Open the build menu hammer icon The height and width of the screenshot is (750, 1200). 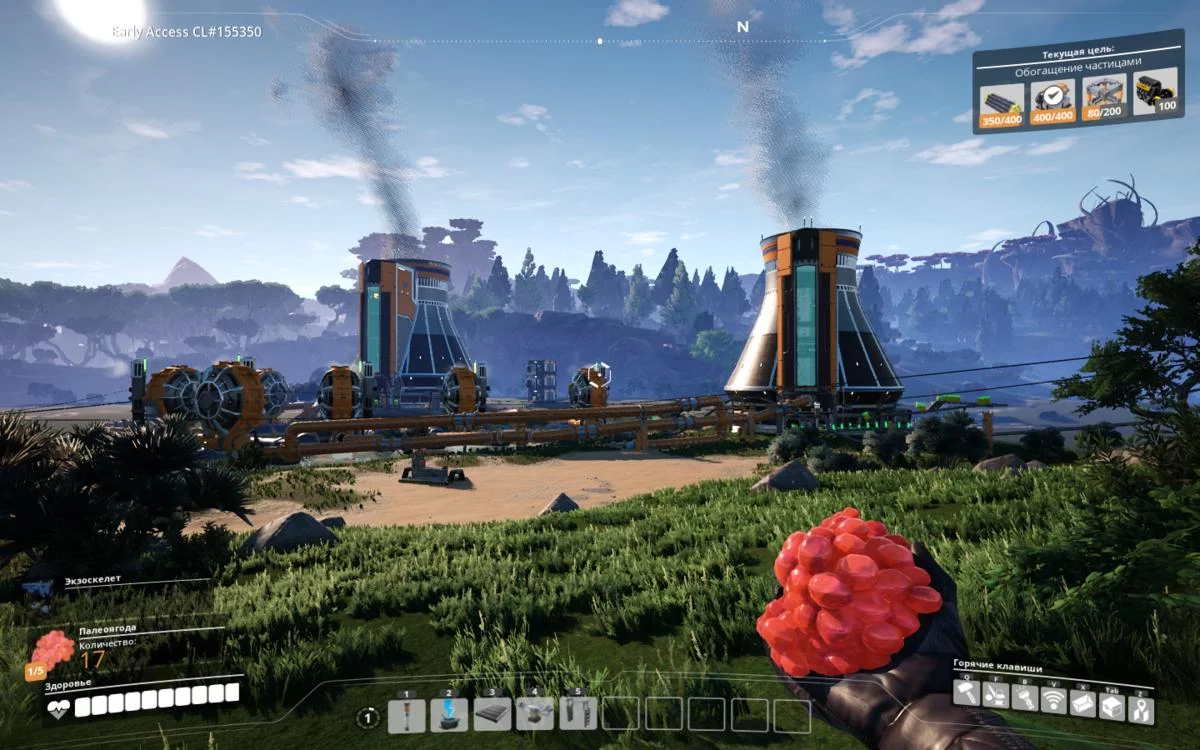pyautogui.click(x=966, y=695)
